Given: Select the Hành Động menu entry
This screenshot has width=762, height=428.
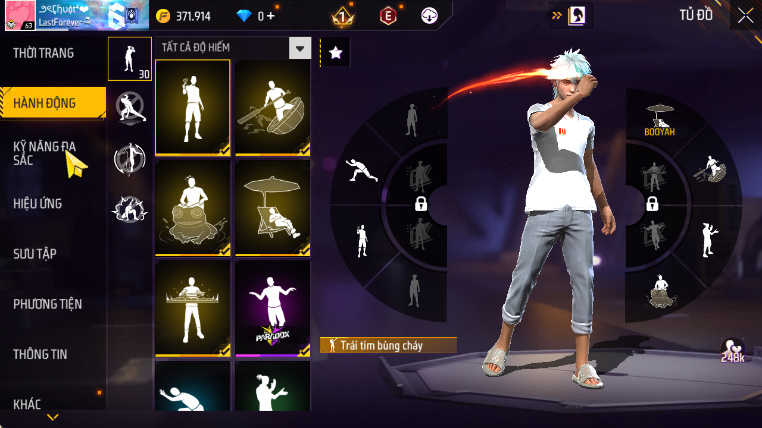Looking at the screenshot, I should (x=45, y=102).
